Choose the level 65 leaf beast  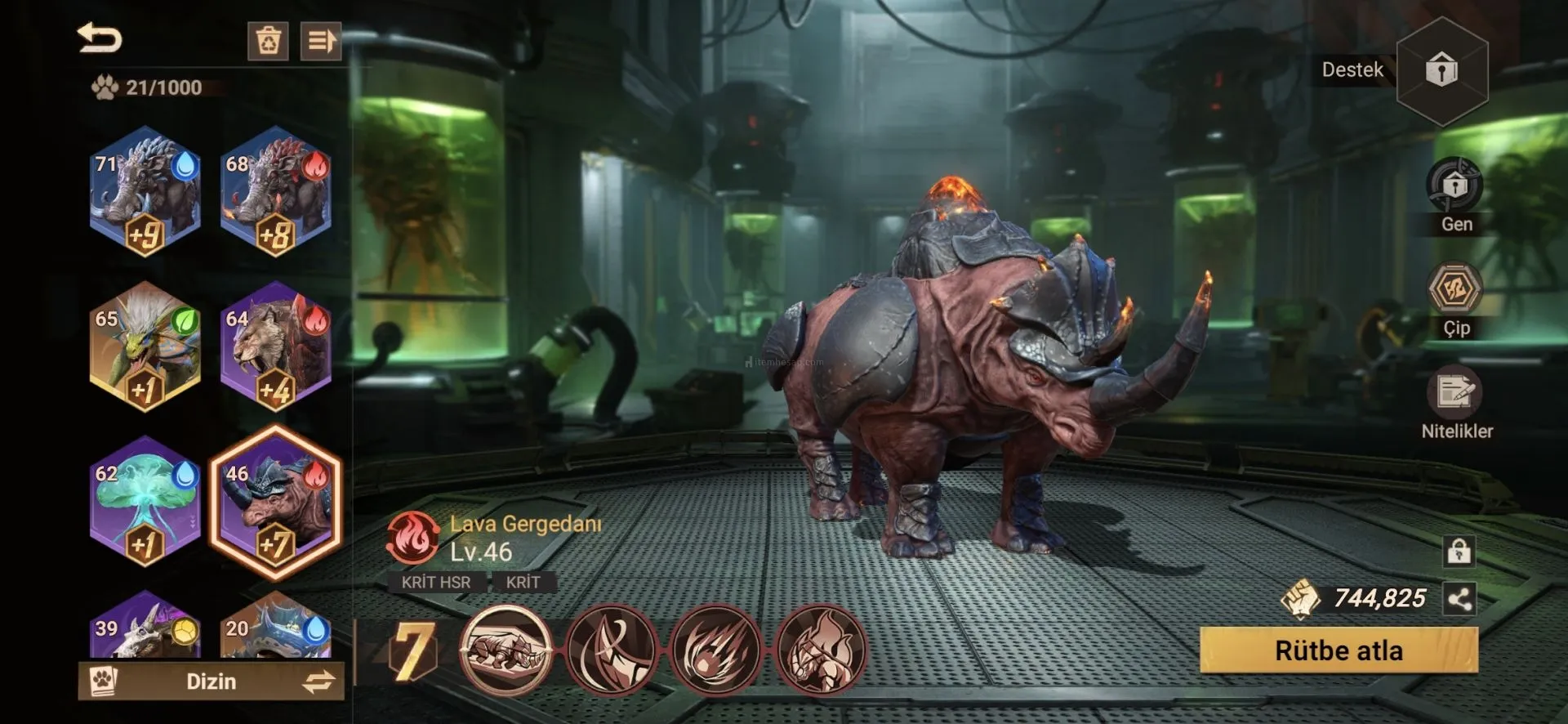[145, 346]
